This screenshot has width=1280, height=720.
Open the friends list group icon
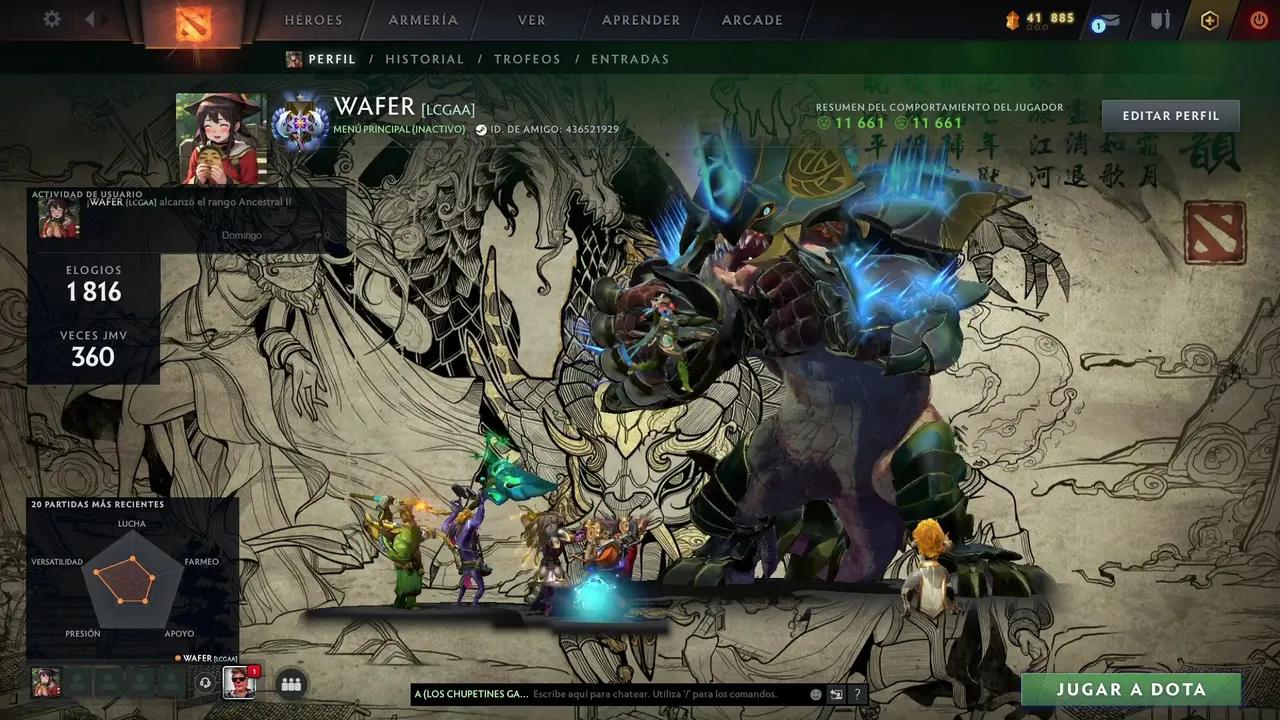[291, 684]
